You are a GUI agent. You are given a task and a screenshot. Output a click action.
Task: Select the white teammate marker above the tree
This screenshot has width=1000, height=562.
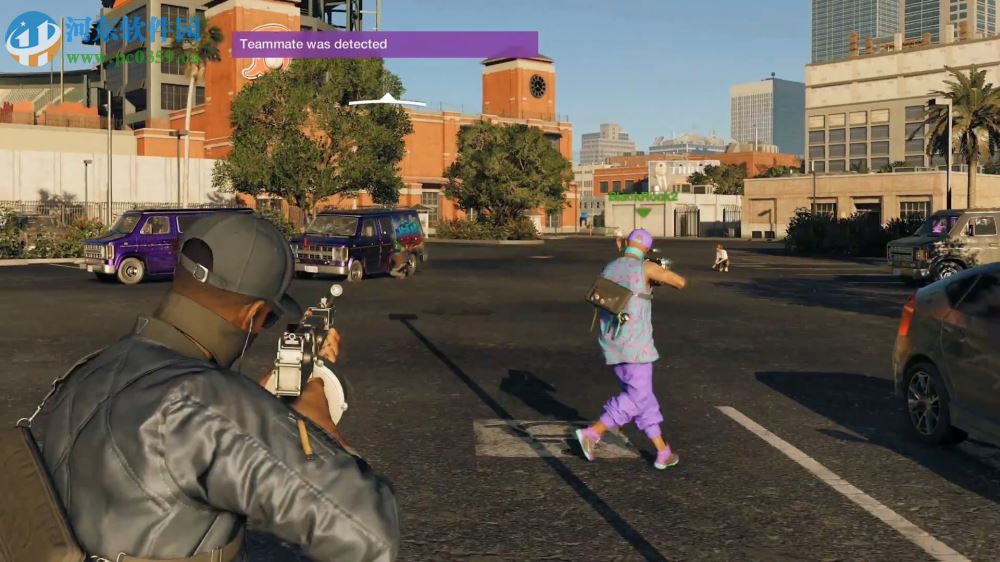click(x=387, y=100)
